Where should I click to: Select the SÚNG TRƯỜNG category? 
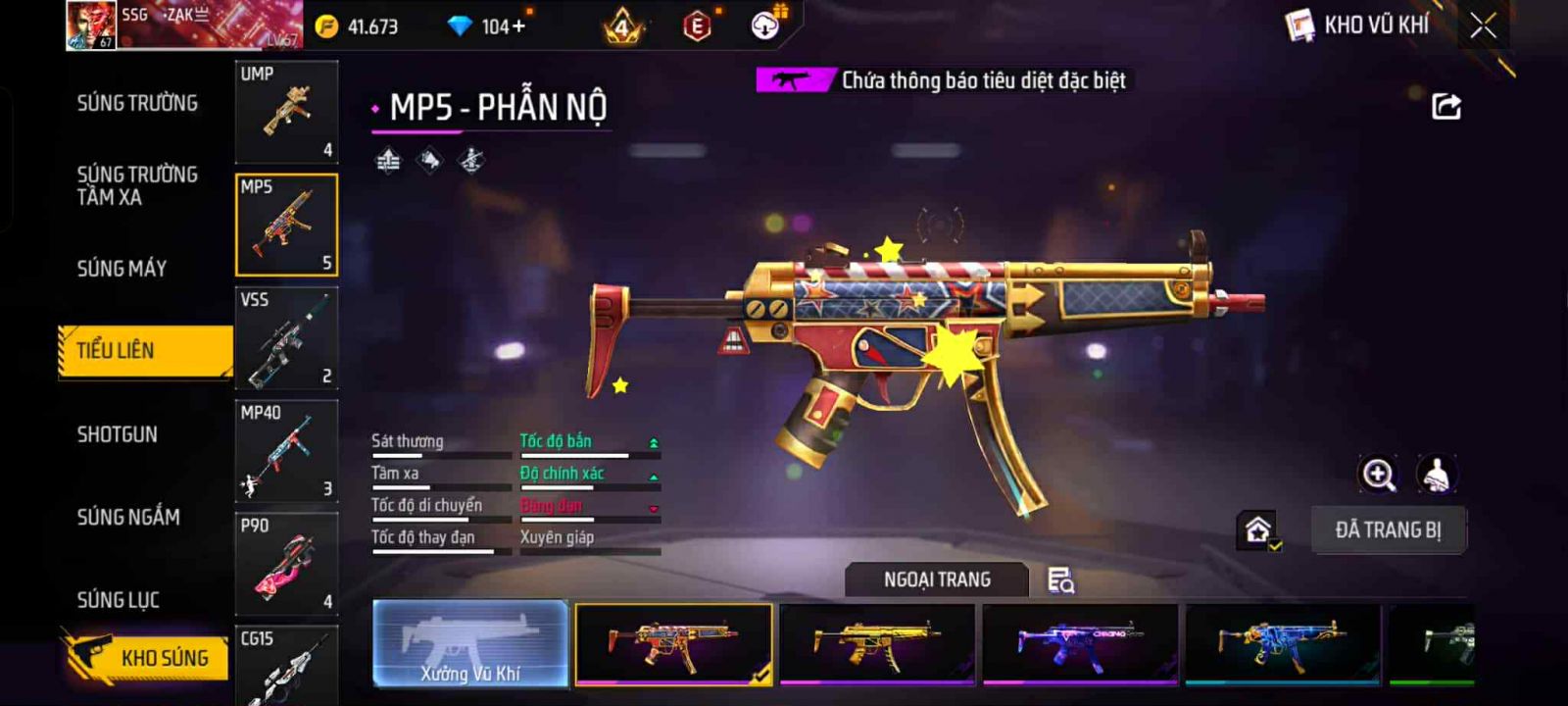pos(137,103)
